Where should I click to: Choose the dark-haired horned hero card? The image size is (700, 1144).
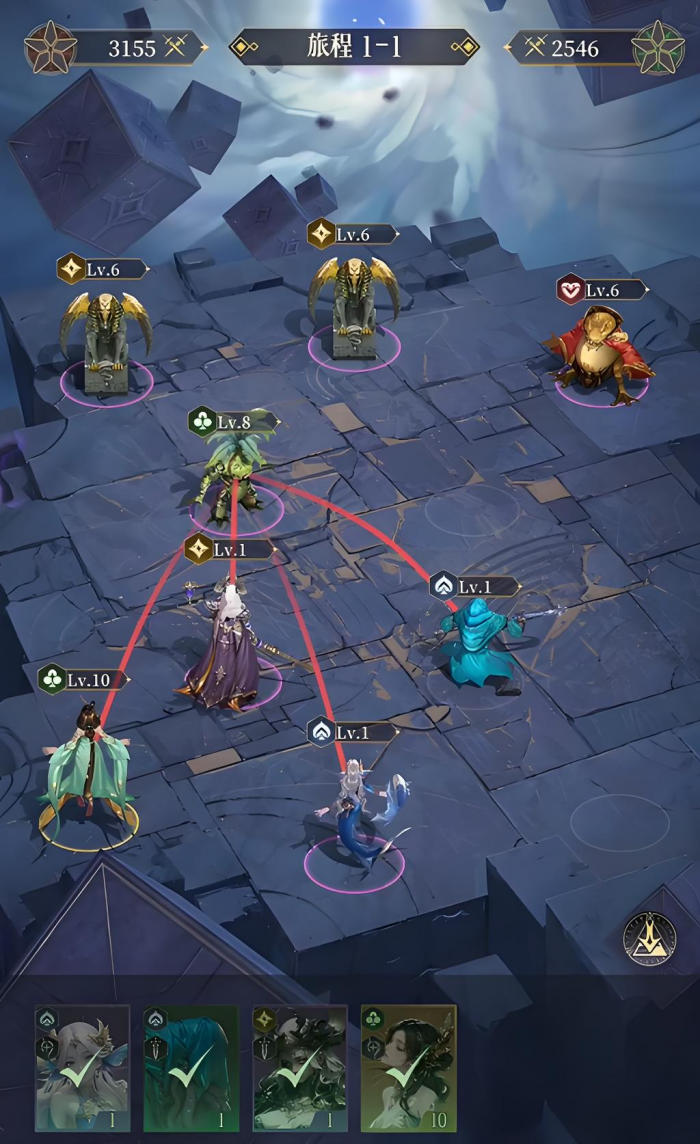coord(299,1067)
